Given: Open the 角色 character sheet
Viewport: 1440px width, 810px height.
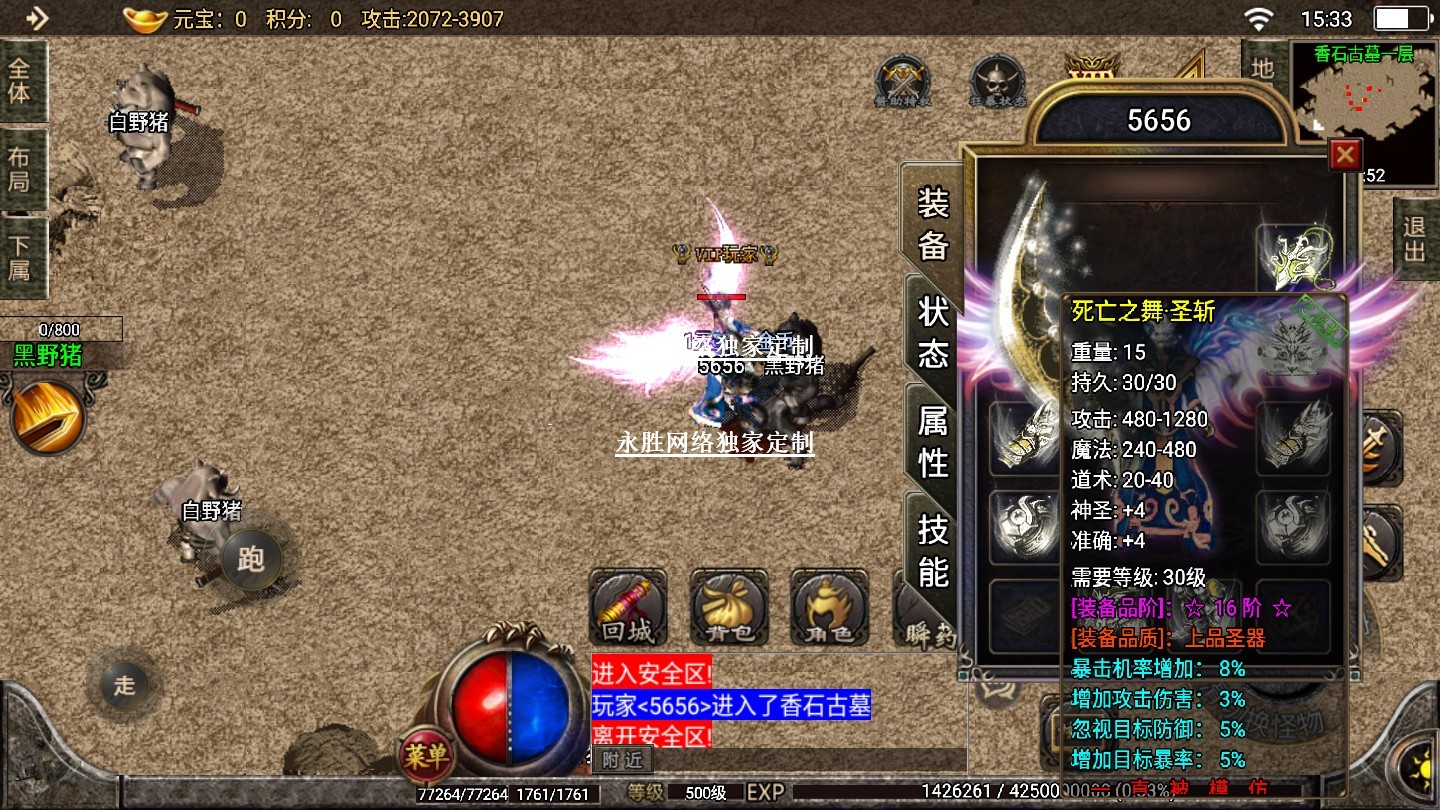Looking at the screenshot, I should [x=829, y=608].
